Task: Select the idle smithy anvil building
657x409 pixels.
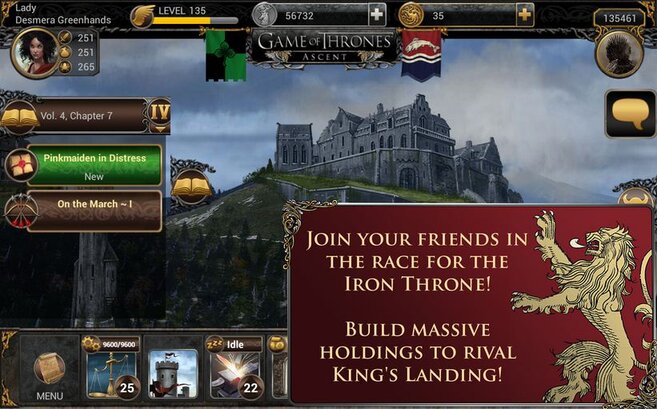Action: (x=234, y=374)
